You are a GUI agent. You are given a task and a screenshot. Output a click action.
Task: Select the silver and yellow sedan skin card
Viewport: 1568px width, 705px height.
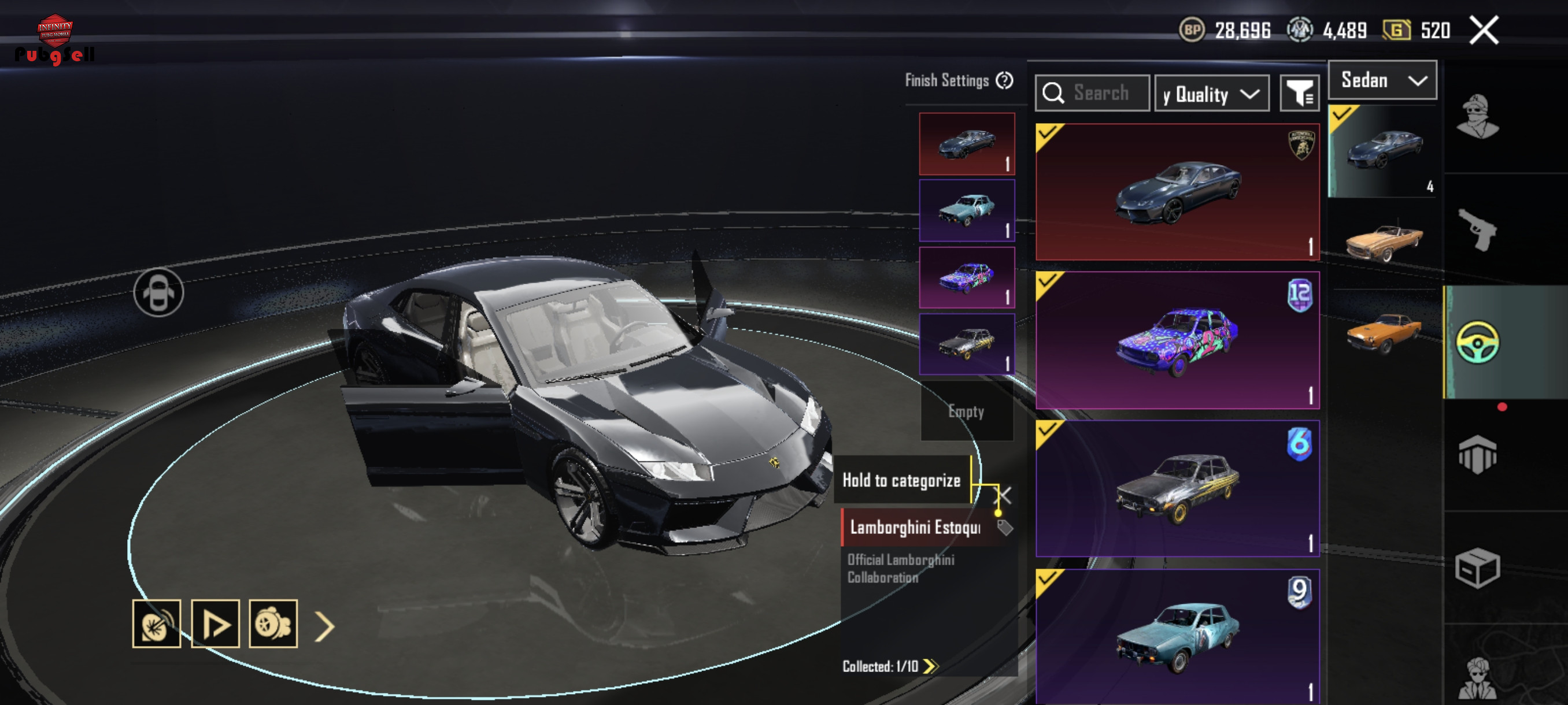(1177, 488)
